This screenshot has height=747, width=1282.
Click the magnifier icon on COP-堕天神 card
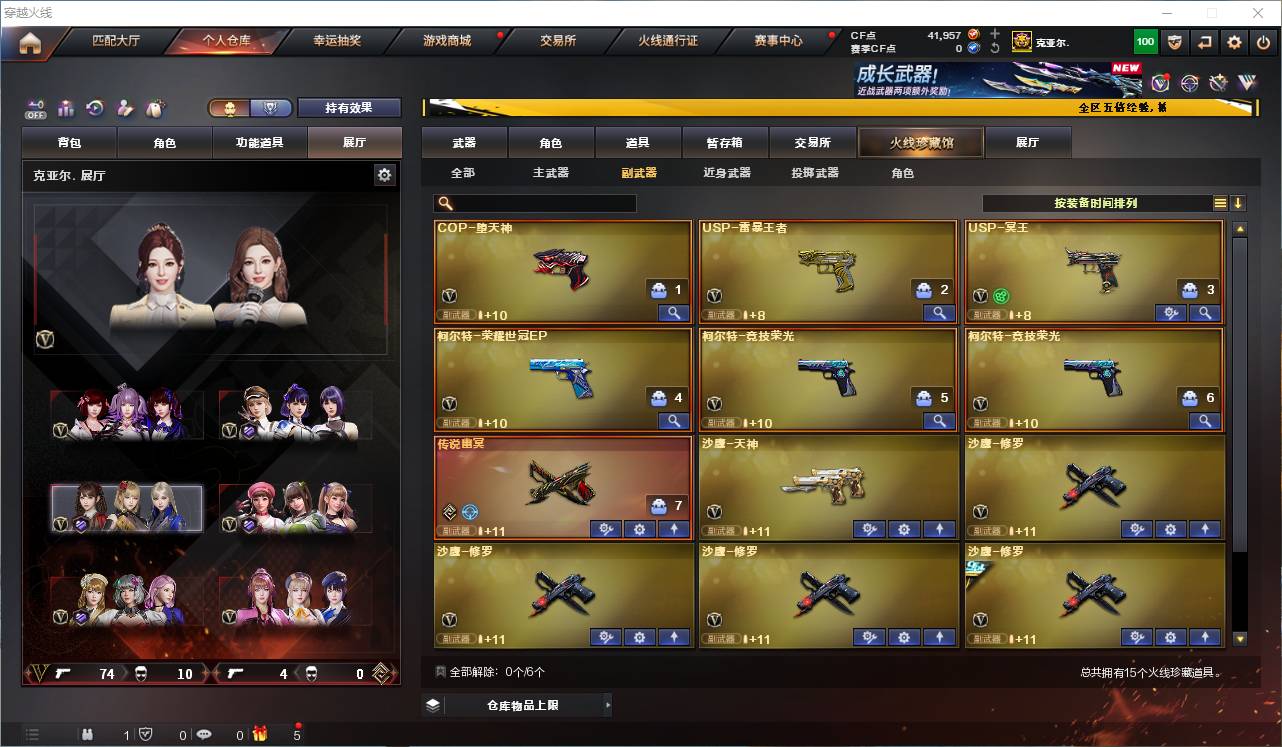(674, 312)
